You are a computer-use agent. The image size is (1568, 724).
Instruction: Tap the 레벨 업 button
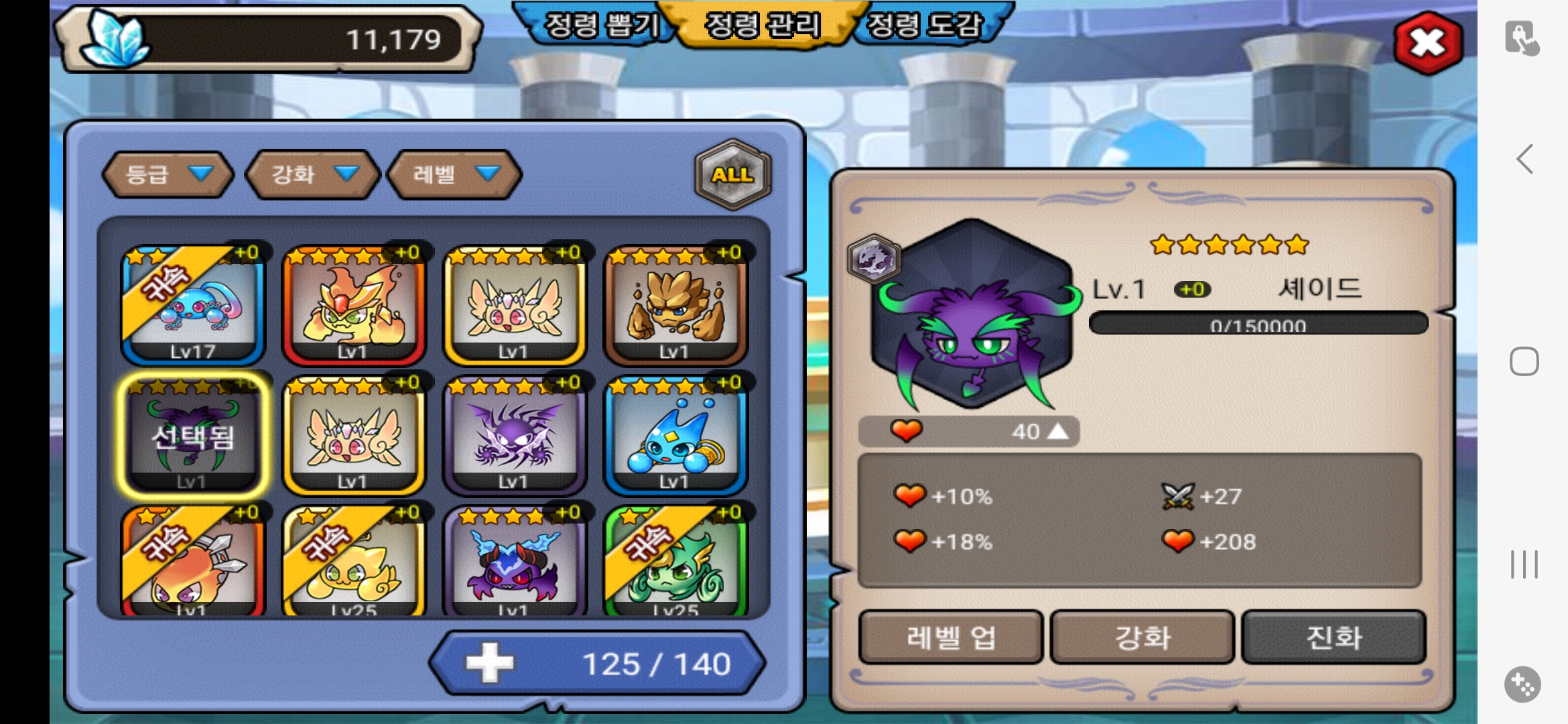click(x=951, y=637)
